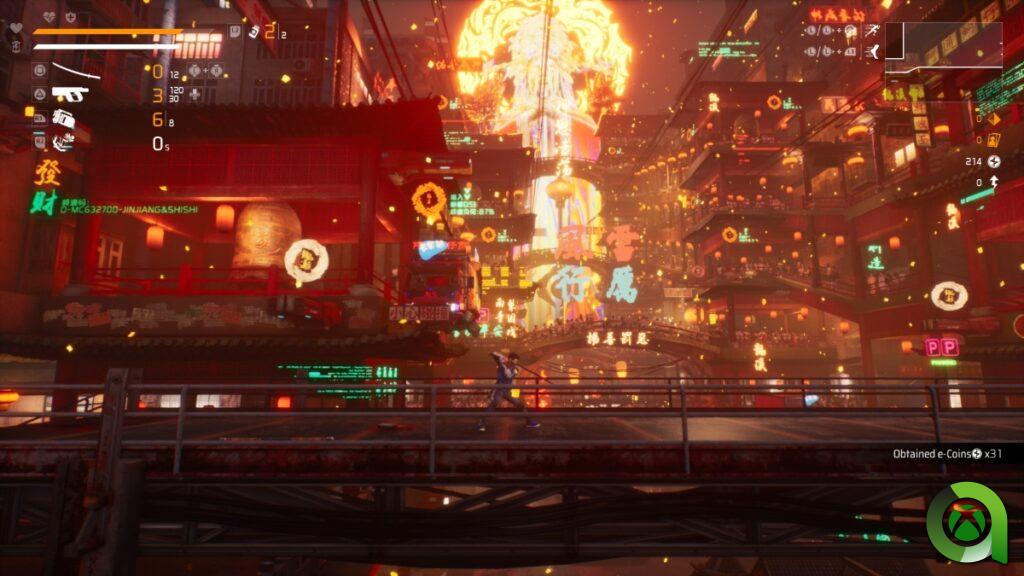The height and width of the screenshot is (576, 1024).
Task: Click the e-Coins icon next to 214
Action: tap(993, 161)
